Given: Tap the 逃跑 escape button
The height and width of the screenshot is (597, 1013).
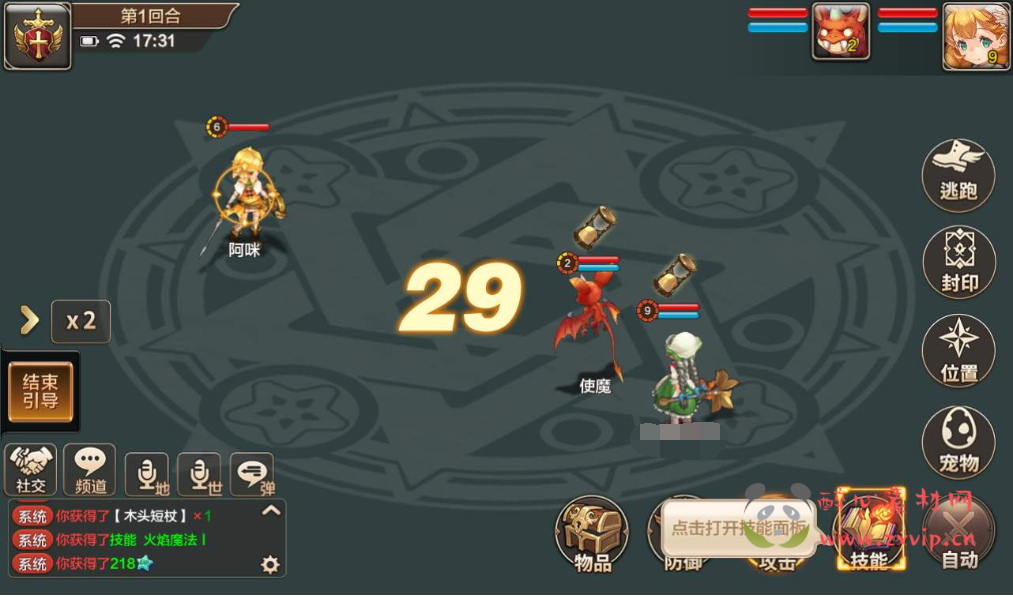Looking at the screenshot, I should click(x=958, y=176).
